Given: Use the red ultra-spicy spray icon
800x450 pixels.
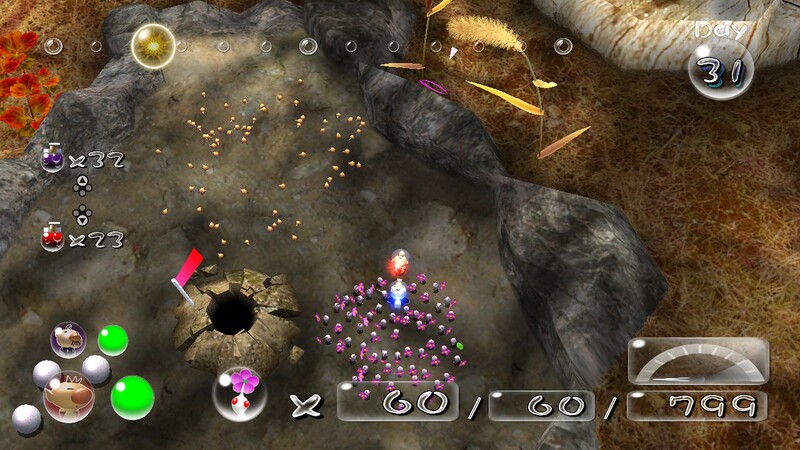Looking at the screenshot, I should tap(52, 237).
